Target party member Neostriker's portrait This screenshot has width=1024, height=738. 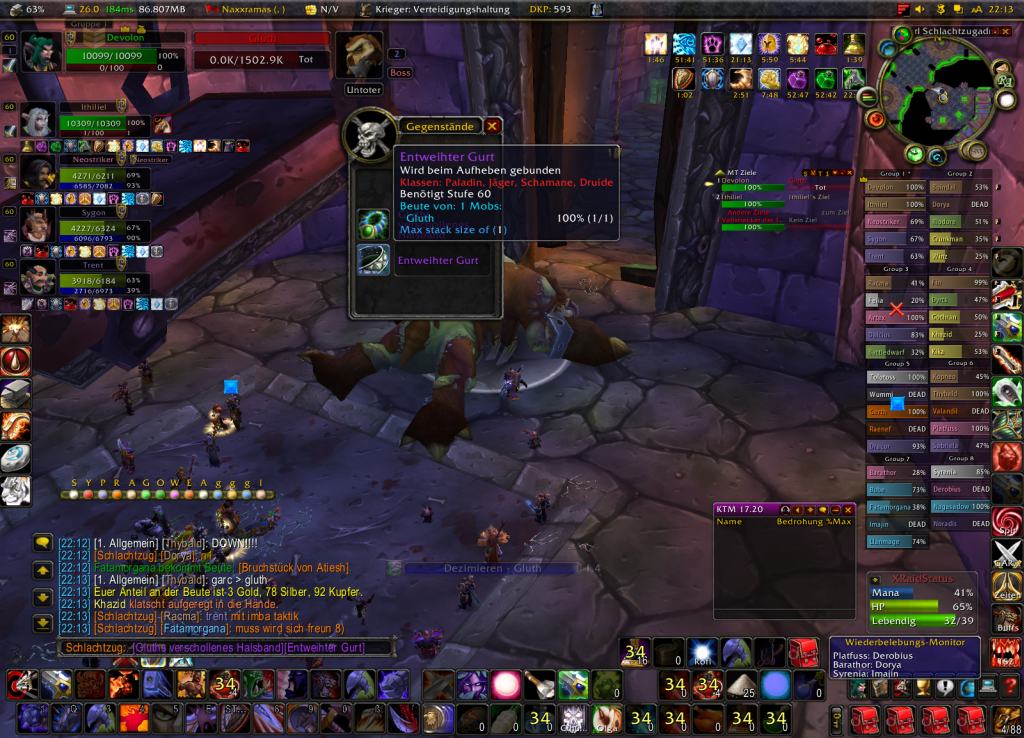tap(38, 174)
